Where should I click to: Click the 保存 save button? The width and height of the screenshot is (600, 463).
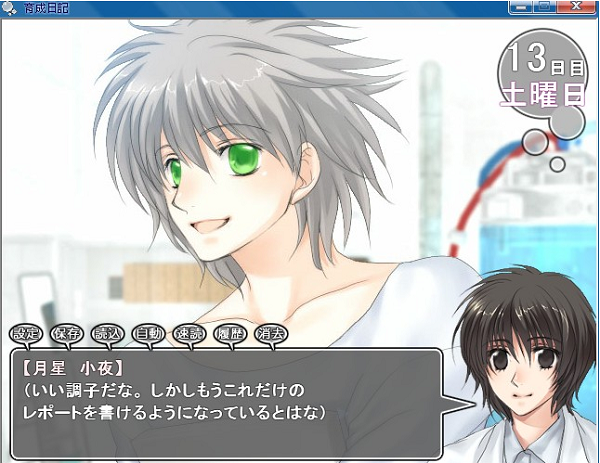(67, 332)
